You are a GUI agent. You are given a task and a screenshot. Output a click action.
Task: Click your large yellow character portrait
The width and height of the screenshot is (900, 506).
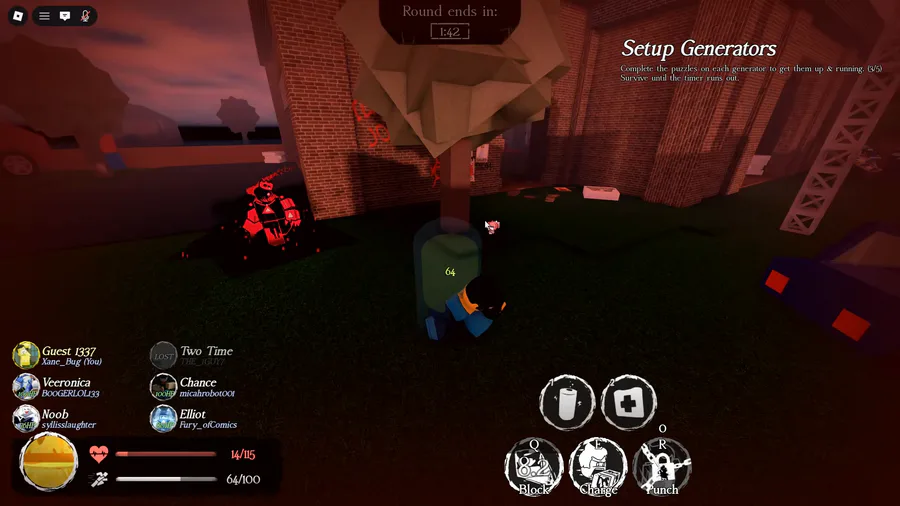pyautogui.click(x=49, y=462)
